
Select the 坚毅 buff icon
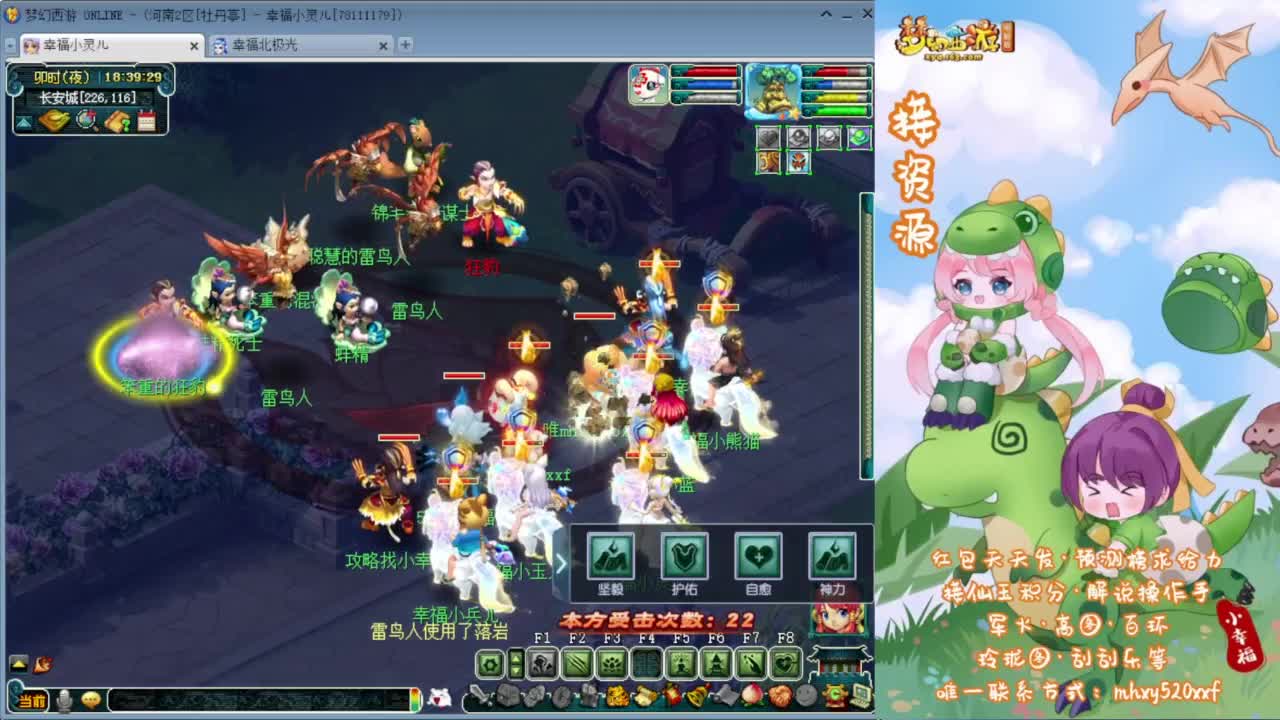[612, 557]
